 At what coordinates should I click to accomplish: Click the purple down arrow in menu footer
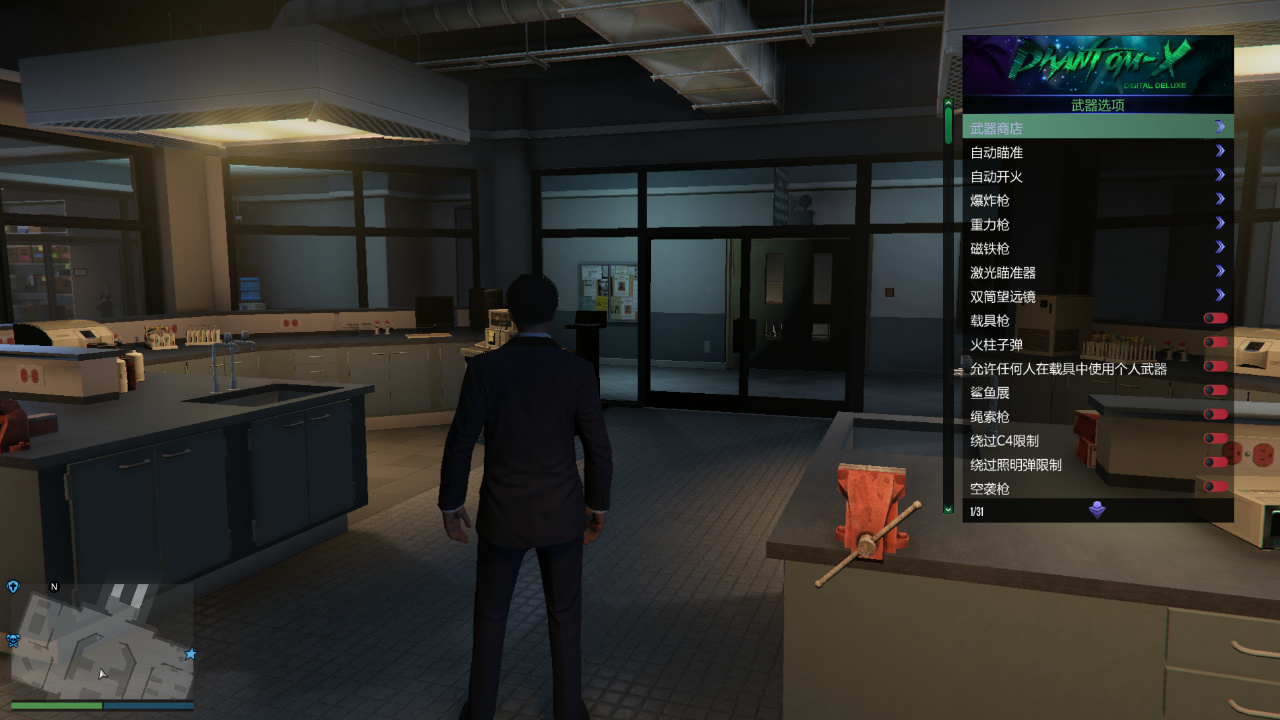[x=1097, y=511]
